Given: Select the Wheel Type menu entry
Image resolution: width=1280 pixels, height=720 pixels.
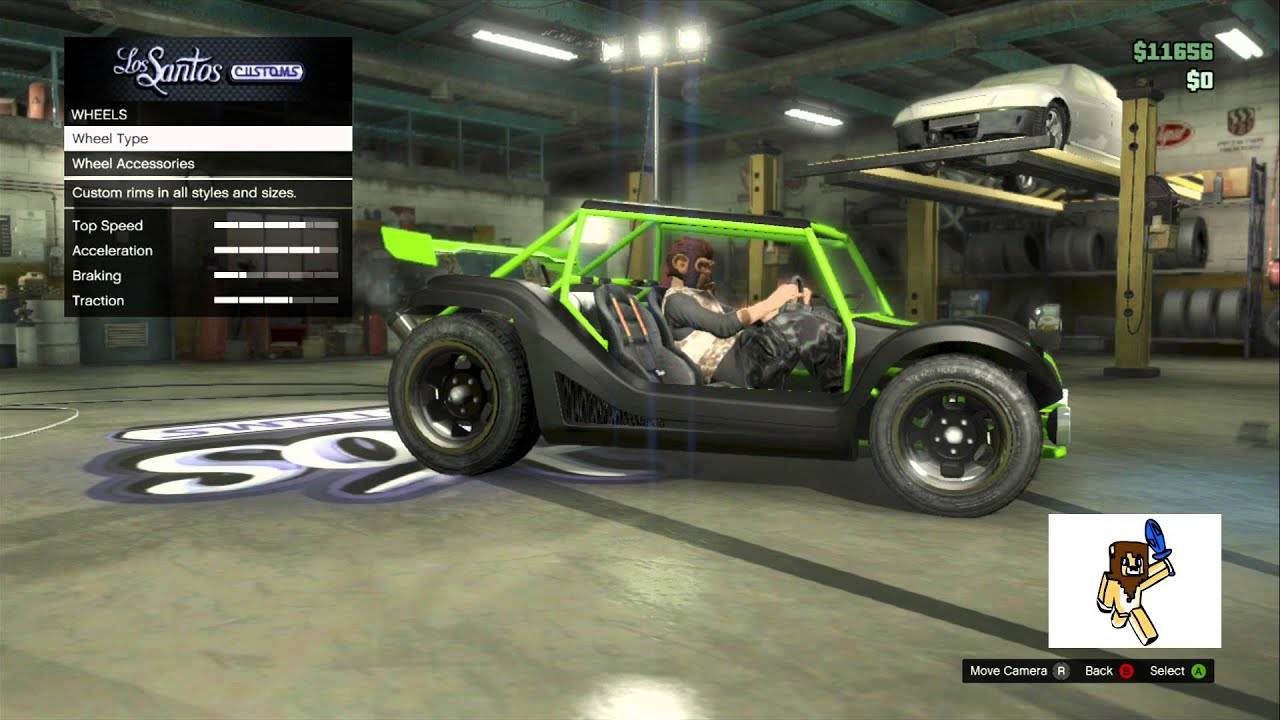Looking at the screenshot, I should click(x=208, y=139).
